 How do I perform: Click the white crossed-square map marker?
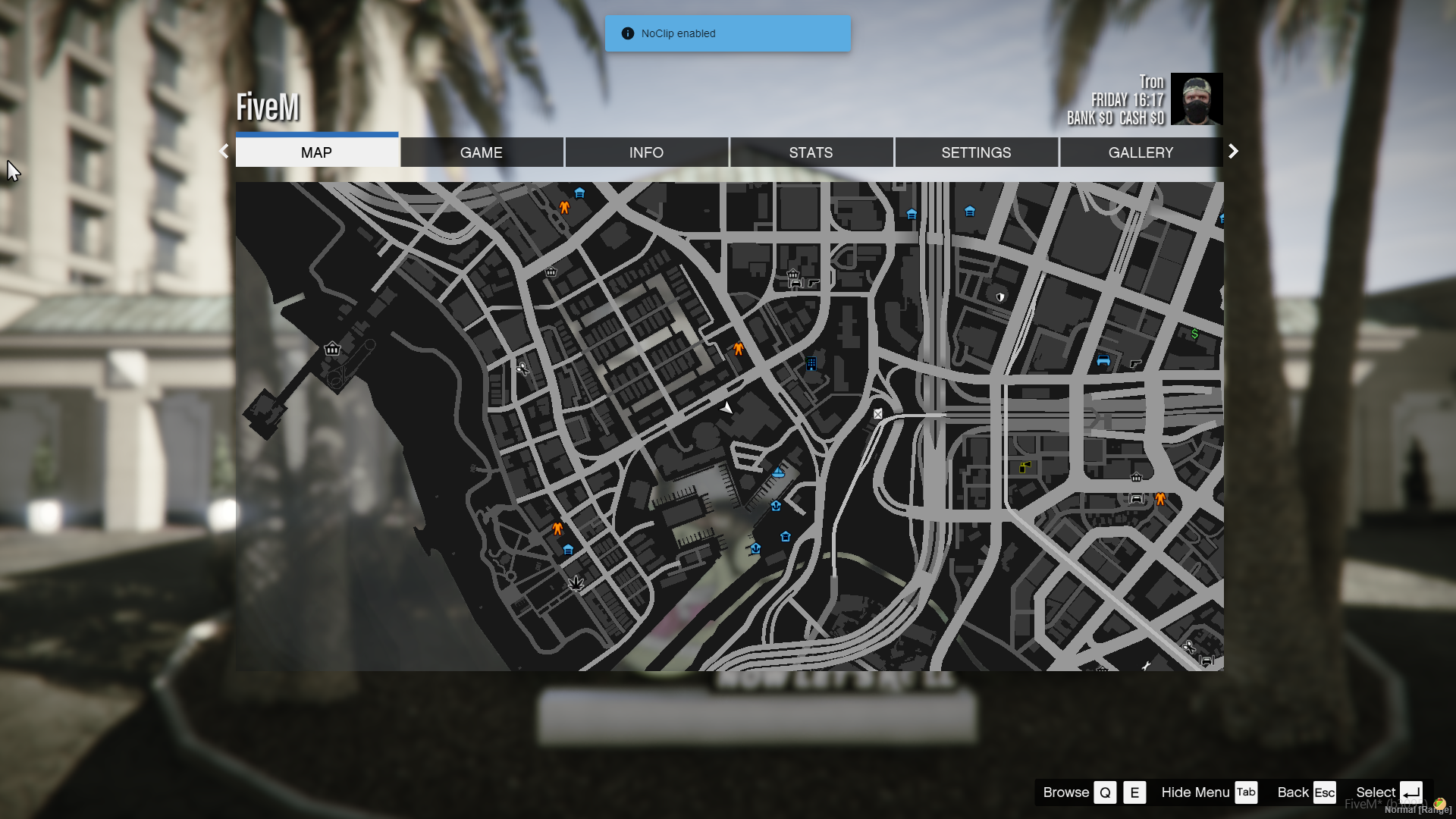pyautogui.click(x=877, y=414)
